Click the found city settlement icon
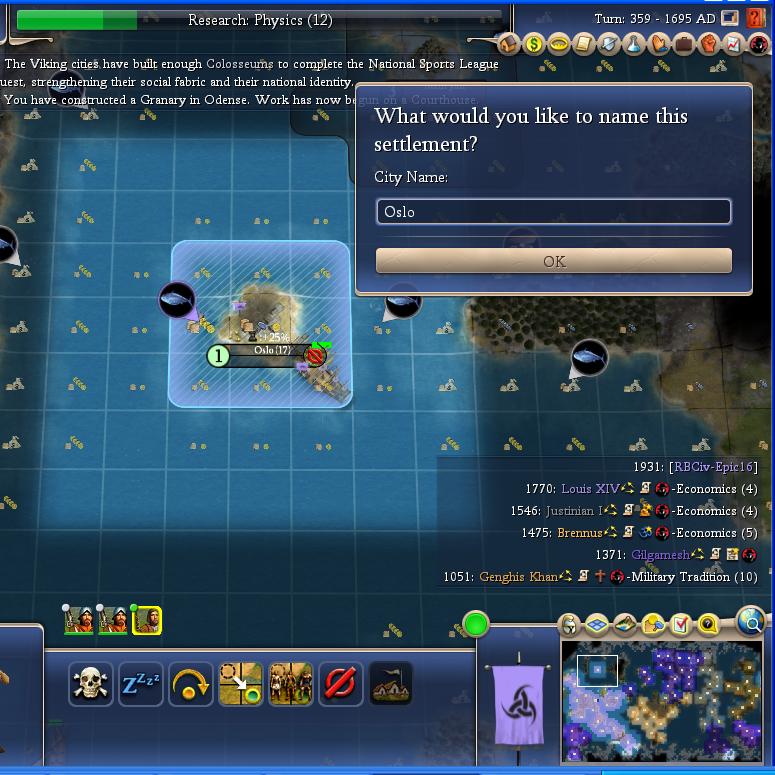 pos(391,685)
